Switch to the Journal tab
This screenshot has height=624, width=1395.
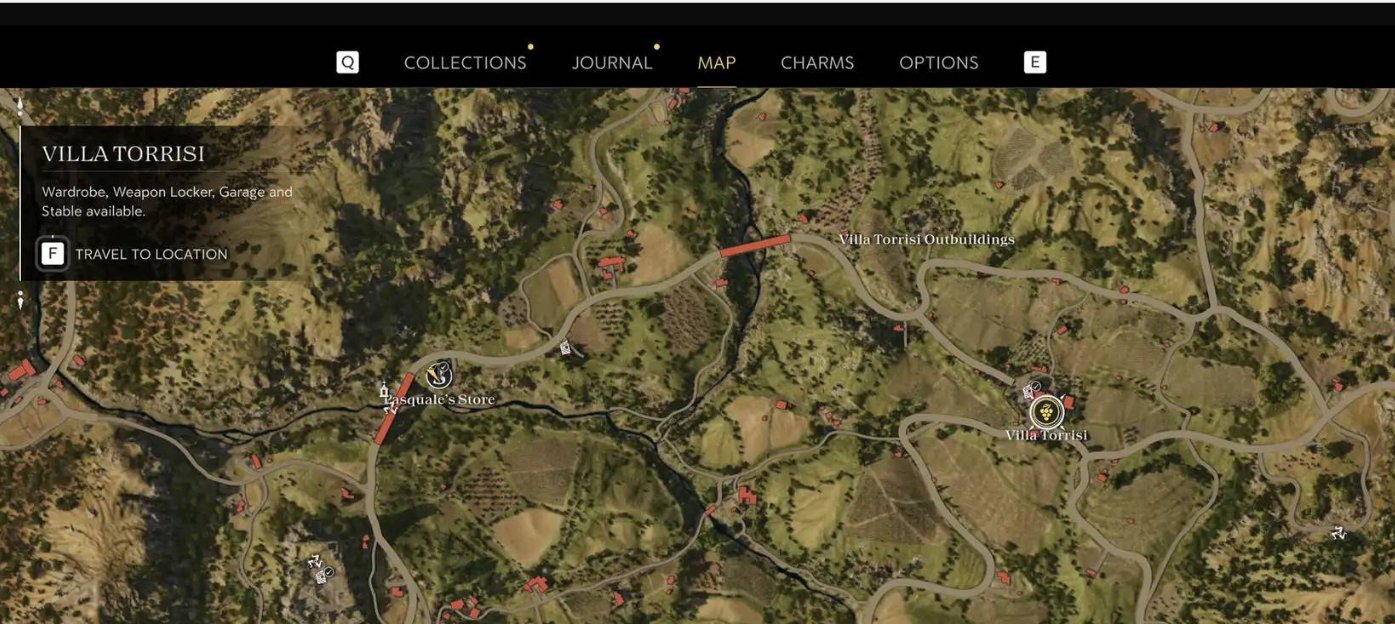[612, 62]
